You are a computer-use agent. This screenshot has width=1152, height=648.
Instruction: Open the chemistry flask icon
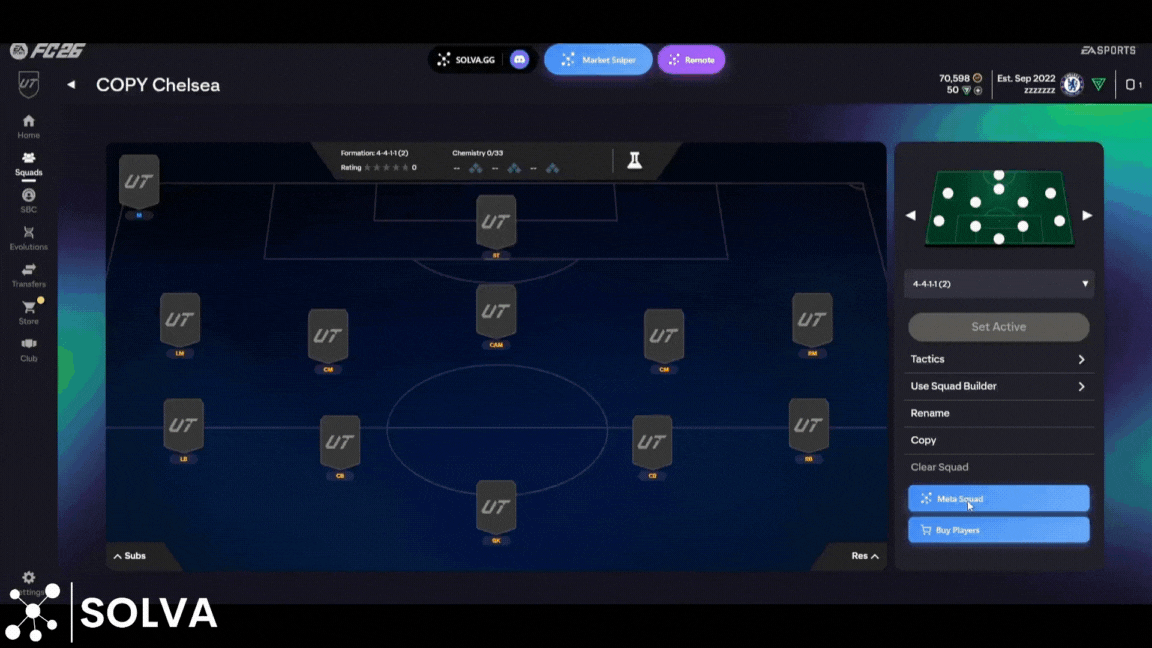pyautogui.click(x=634, y=160)
